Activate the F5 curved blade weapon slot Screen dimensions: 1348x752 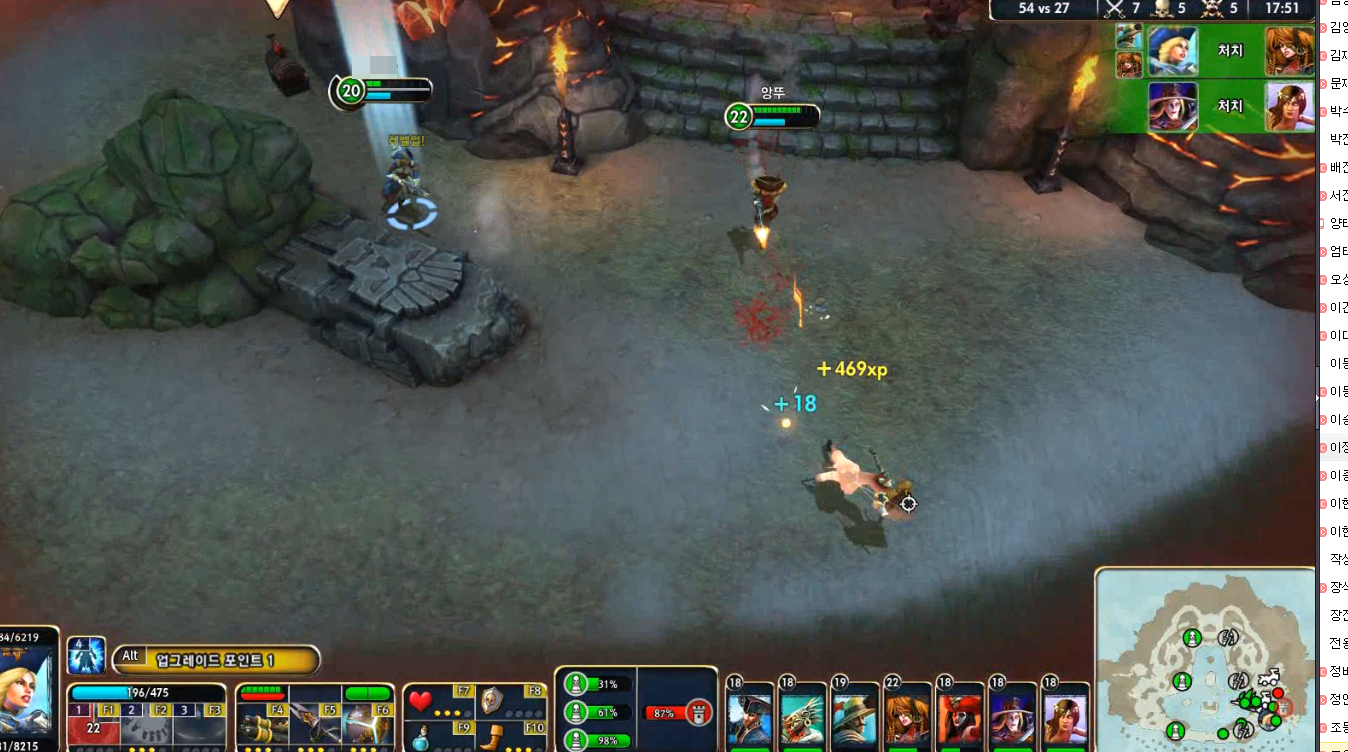pos(315,720)
